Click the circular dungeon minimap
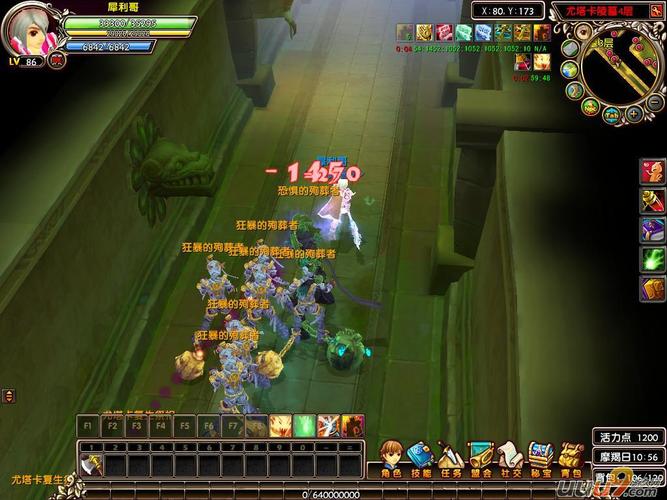 621,64
